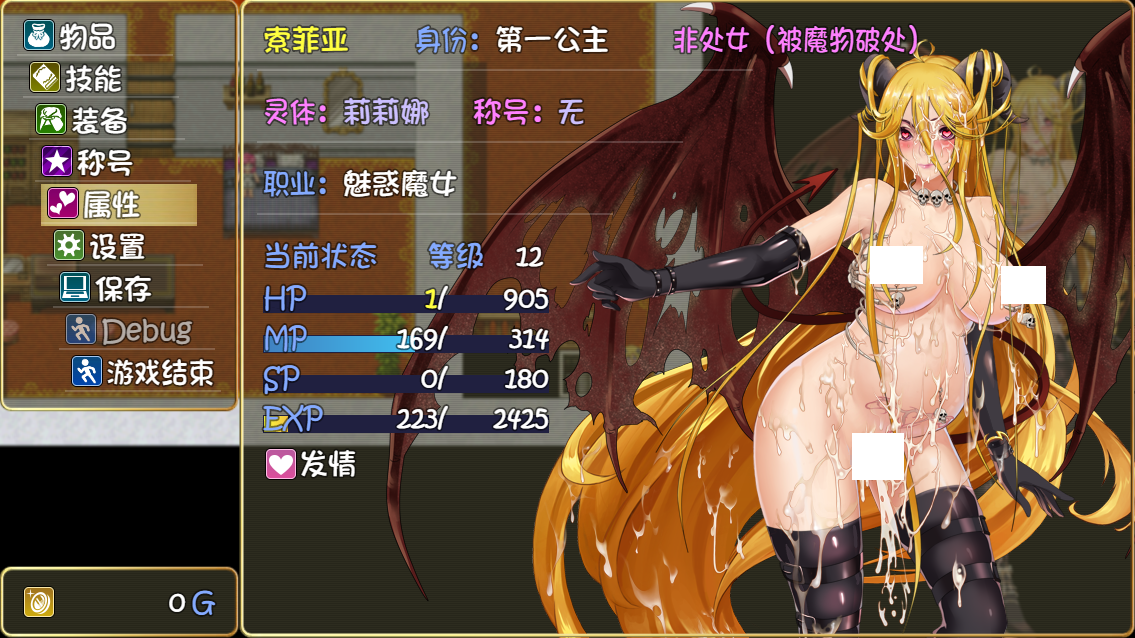Open the 装备 (Equipment) menu

click(86, 120)
